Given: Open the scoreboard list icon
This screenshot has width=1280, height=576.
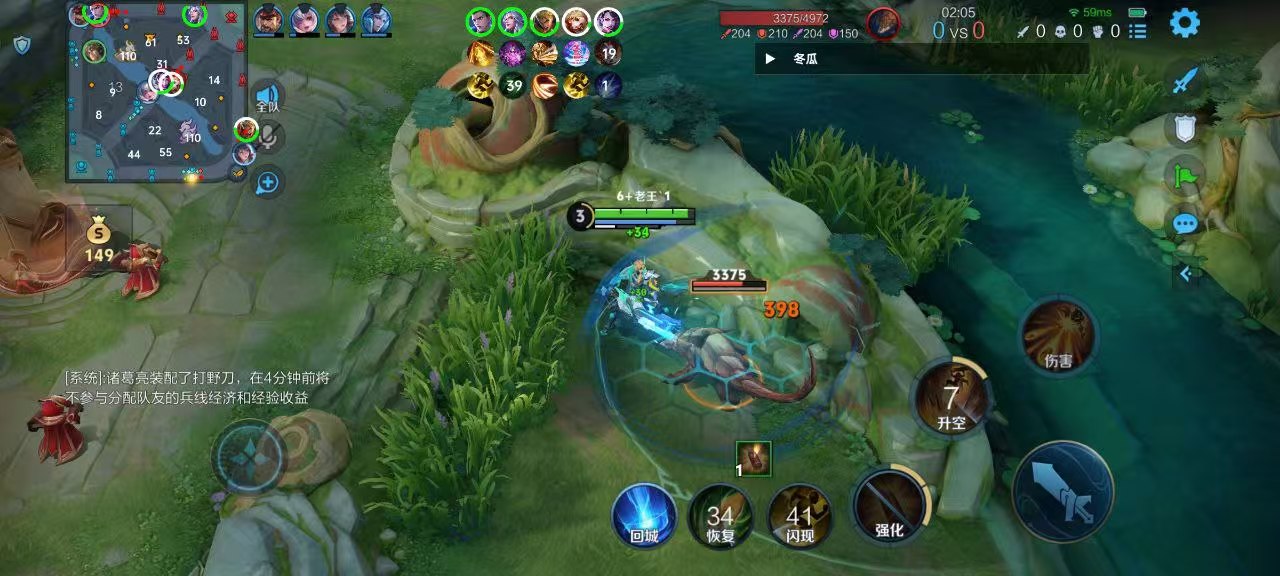Looking at the screenshot, I should [1137, 31].
